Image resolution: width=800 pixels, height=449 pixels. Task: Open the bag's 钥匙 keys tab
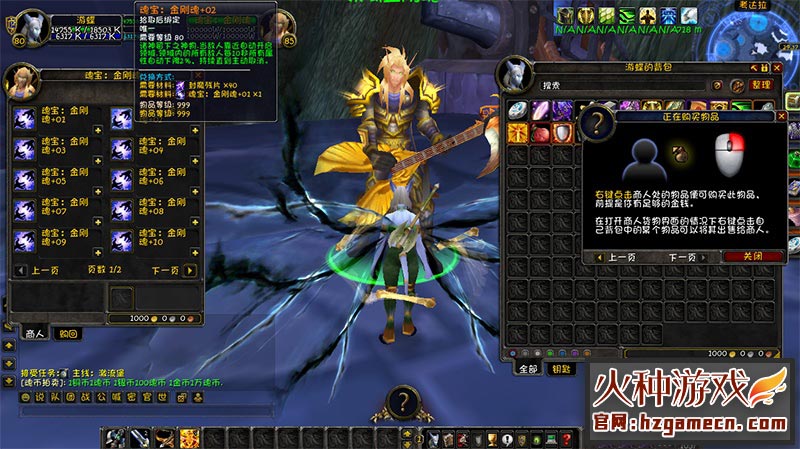point(561,368)
